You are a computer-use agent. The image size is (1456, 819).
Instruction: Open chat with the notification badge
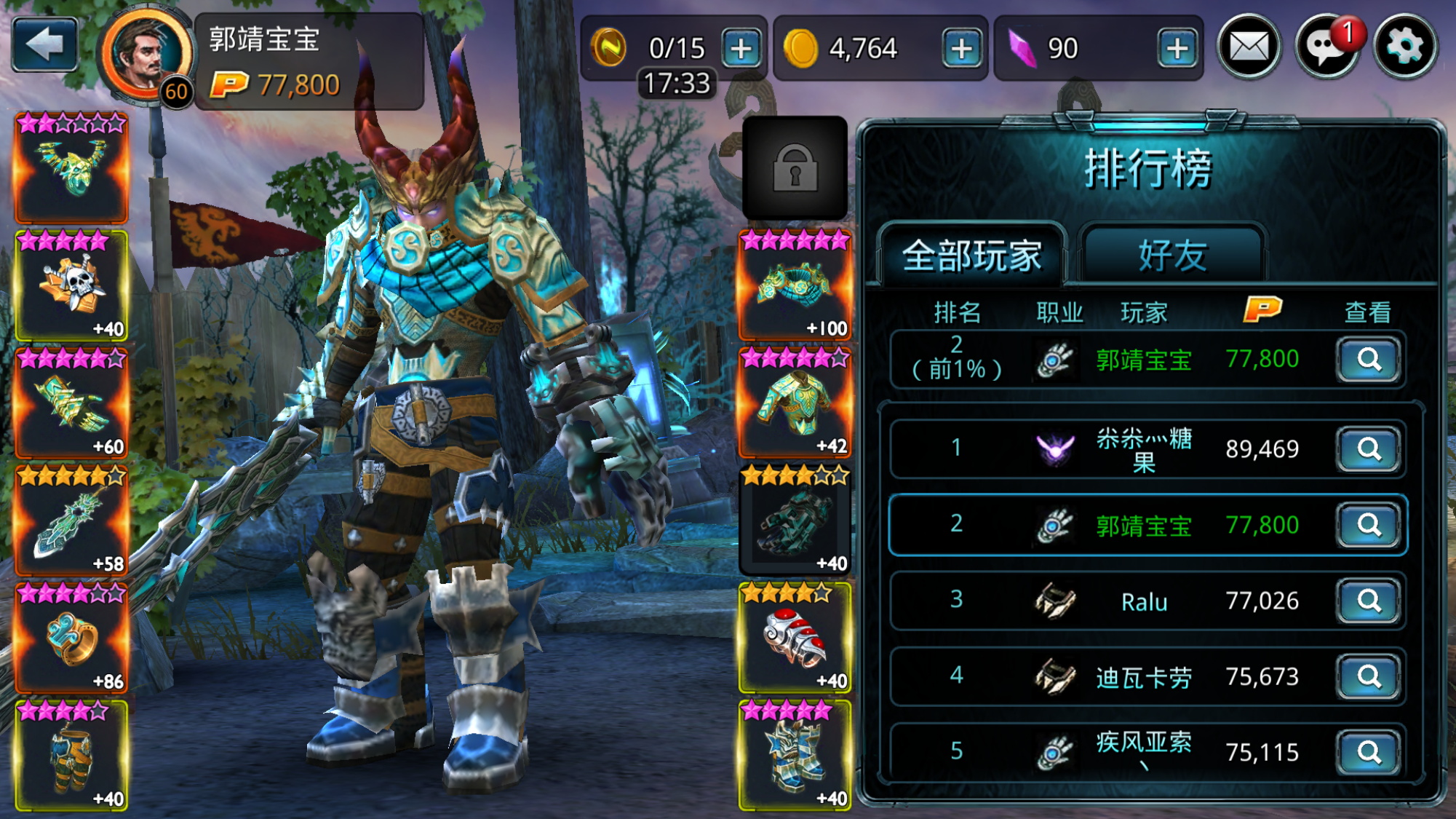pyautogui.click(x=1326, y=48)
